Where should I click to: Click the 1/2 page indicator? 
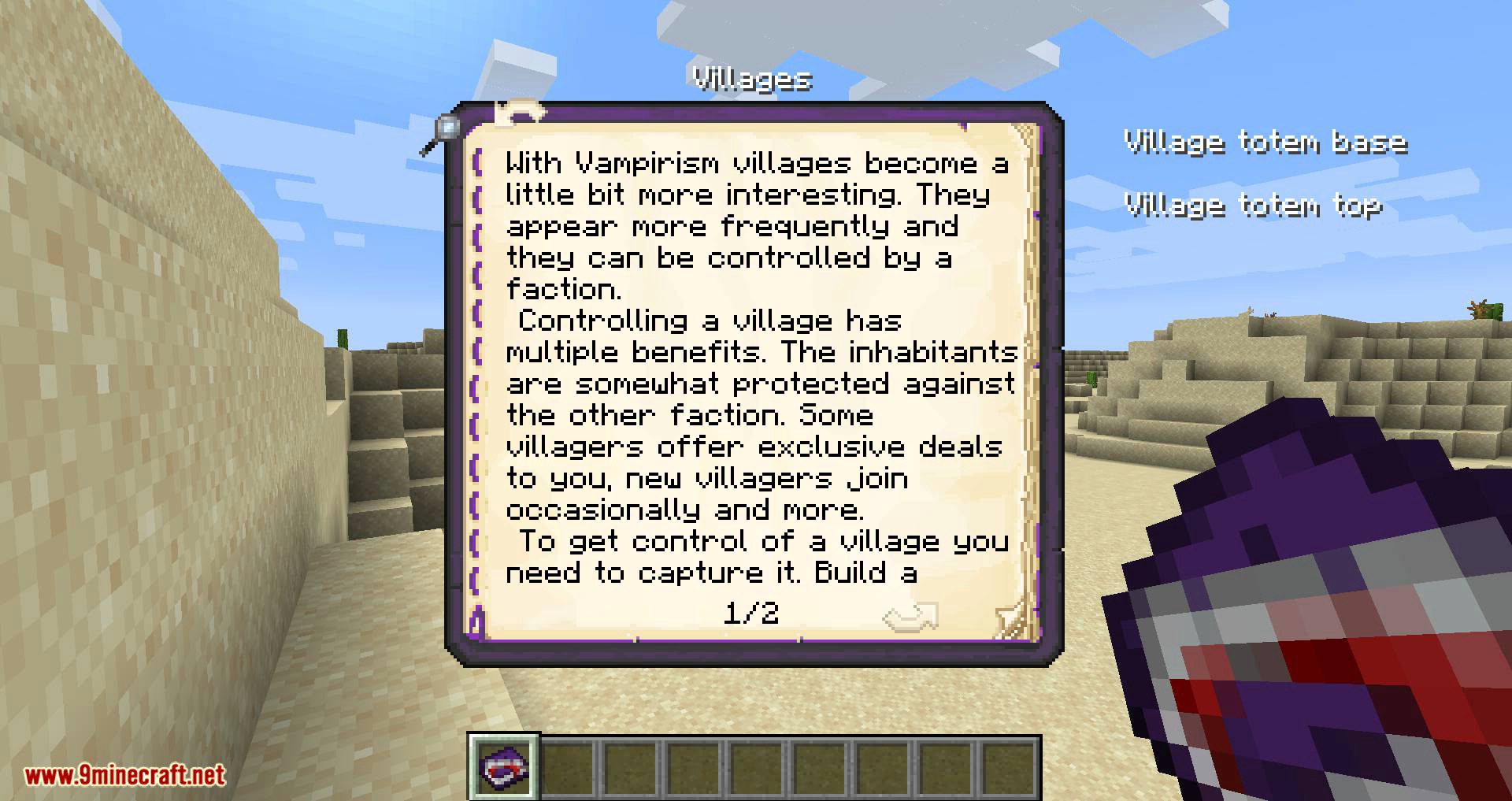tap(752, 613)
